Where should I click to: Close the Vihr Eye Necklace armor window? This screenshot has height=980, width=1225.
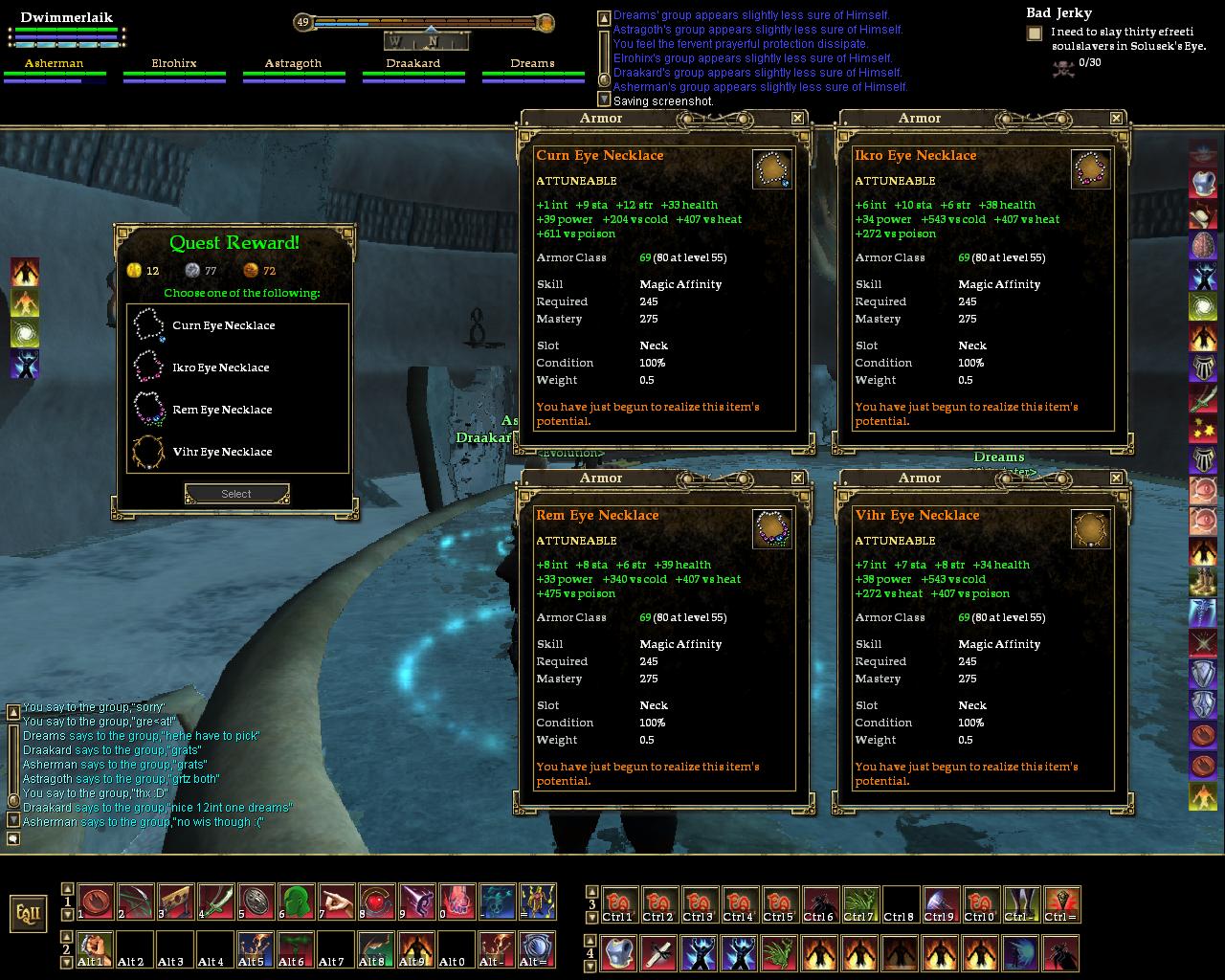[x=1116, y=478]
